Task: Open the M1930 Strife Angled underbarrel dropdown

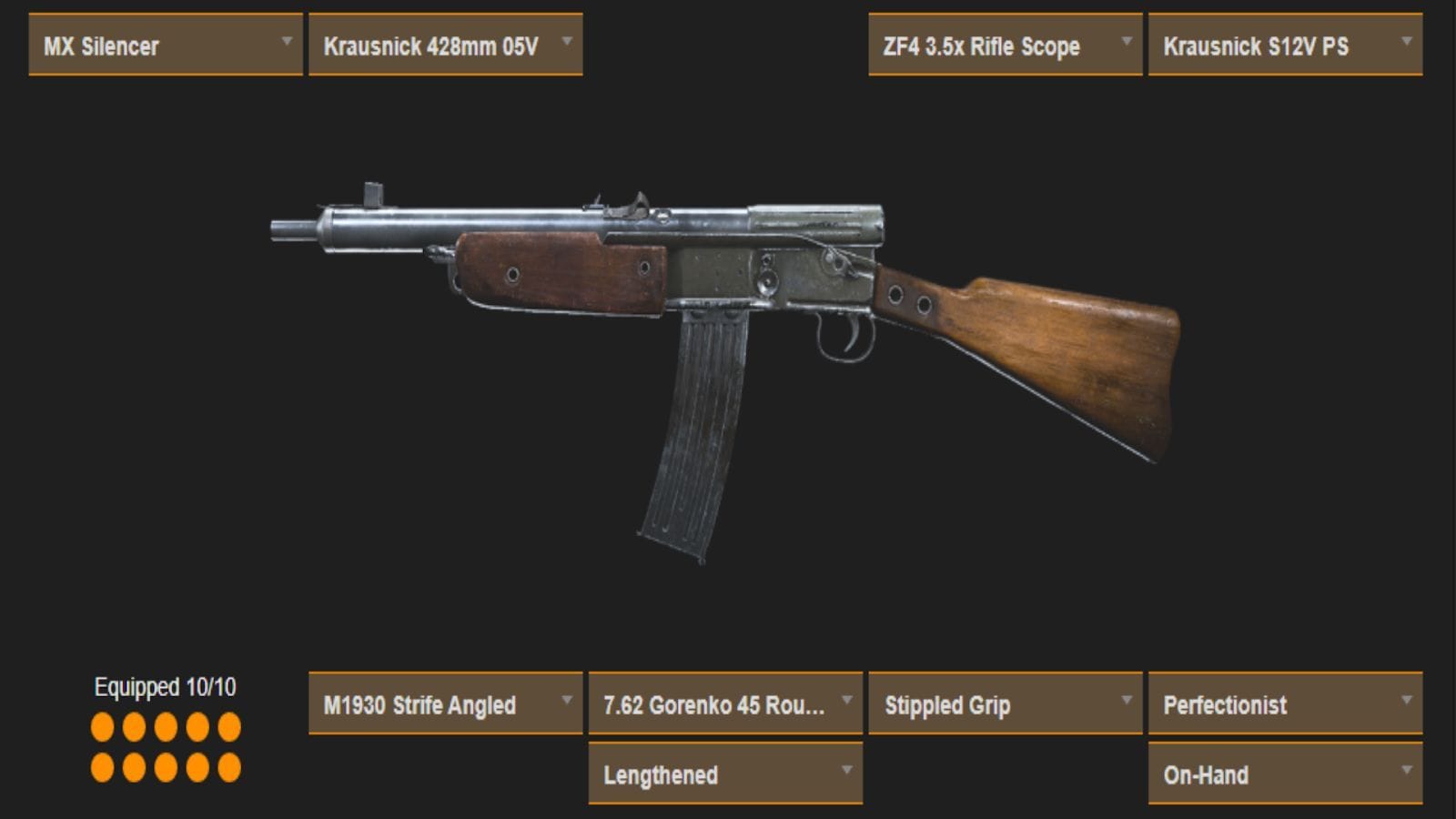Action: [x=444, y=704]
